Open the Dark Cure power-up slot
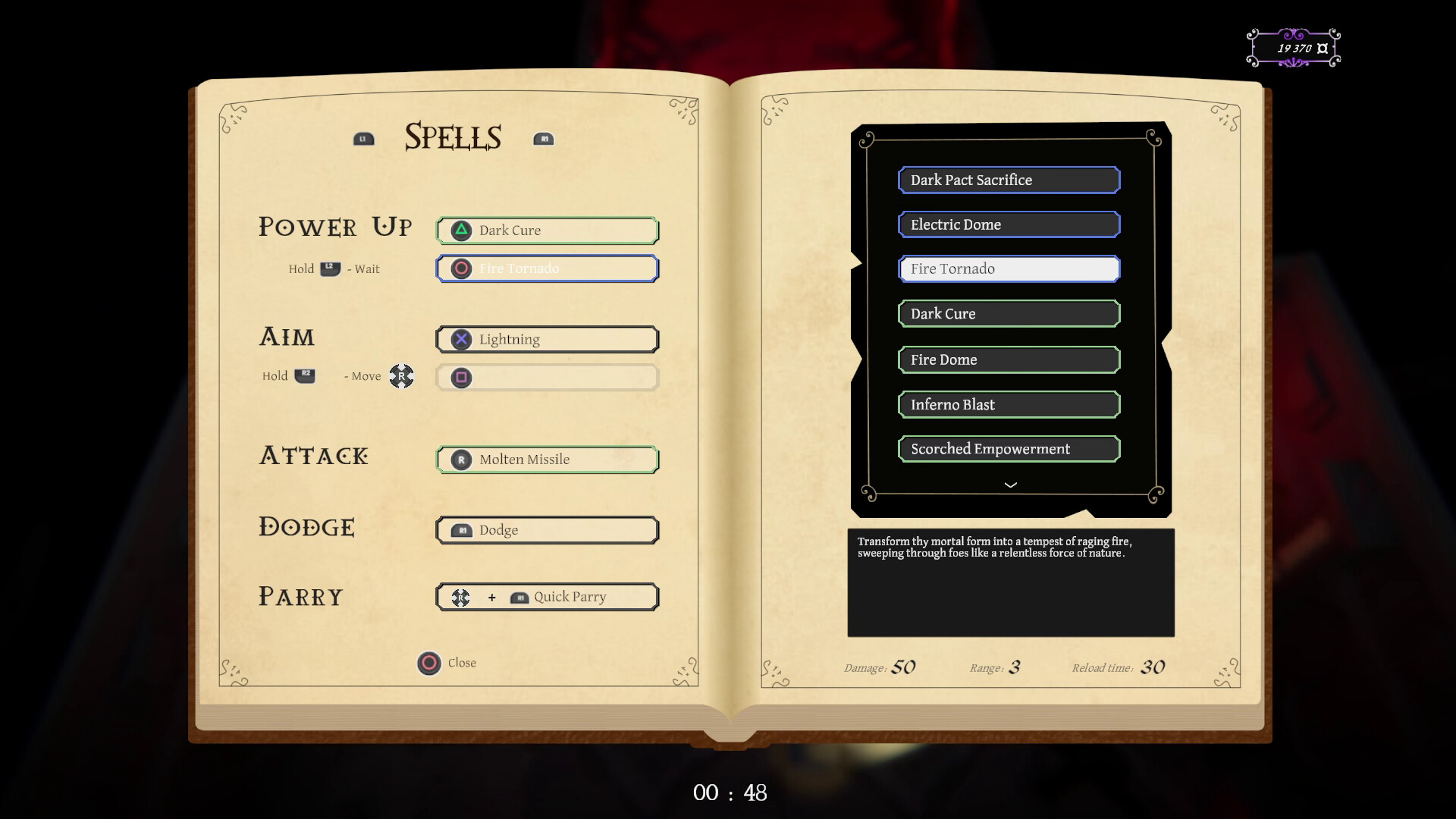1456x819 pixels. point(548,230)
